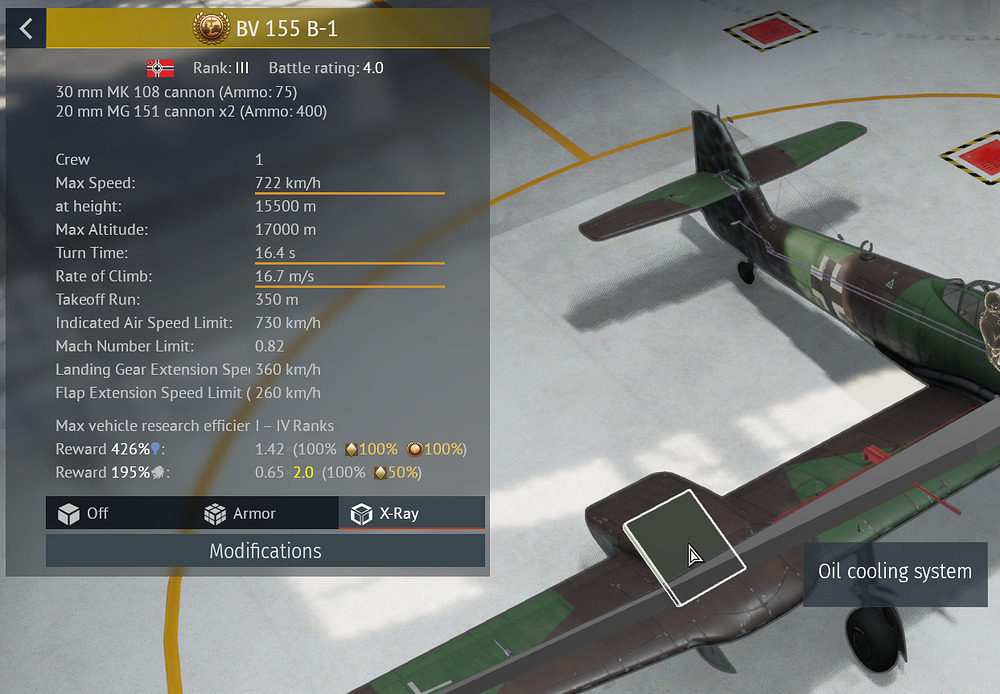Open the Modifications panel
The height and width of the screenshot is (694, 1000).
265,551
